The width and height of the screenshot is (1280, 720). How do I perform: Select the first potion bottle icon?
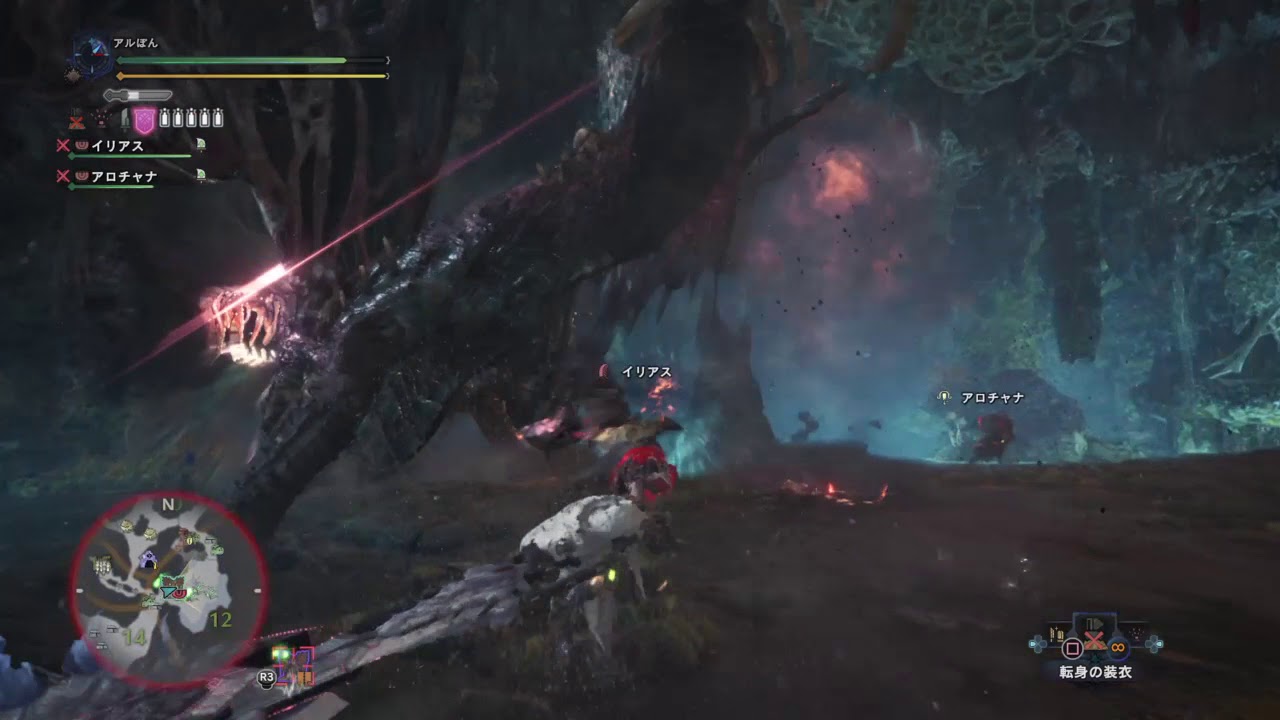point(165,117)
